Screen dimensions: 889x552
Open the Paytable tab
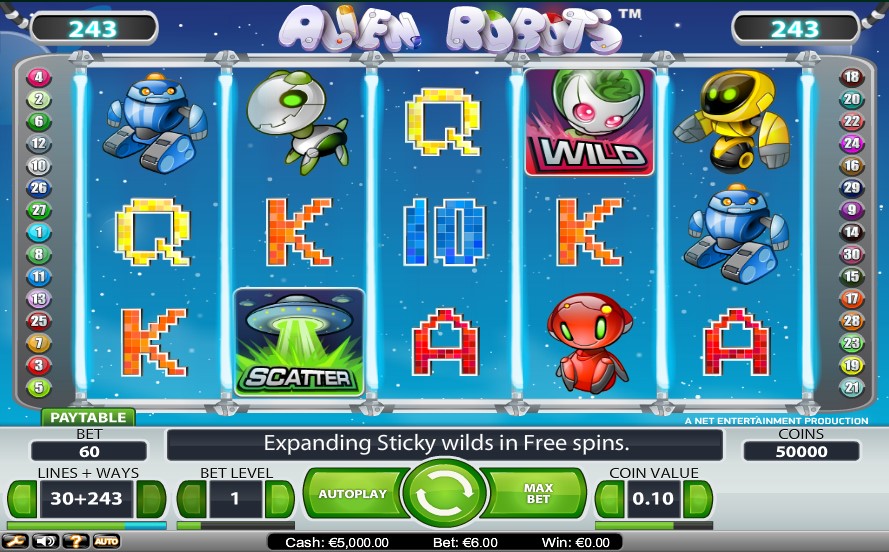pos(88,417)
